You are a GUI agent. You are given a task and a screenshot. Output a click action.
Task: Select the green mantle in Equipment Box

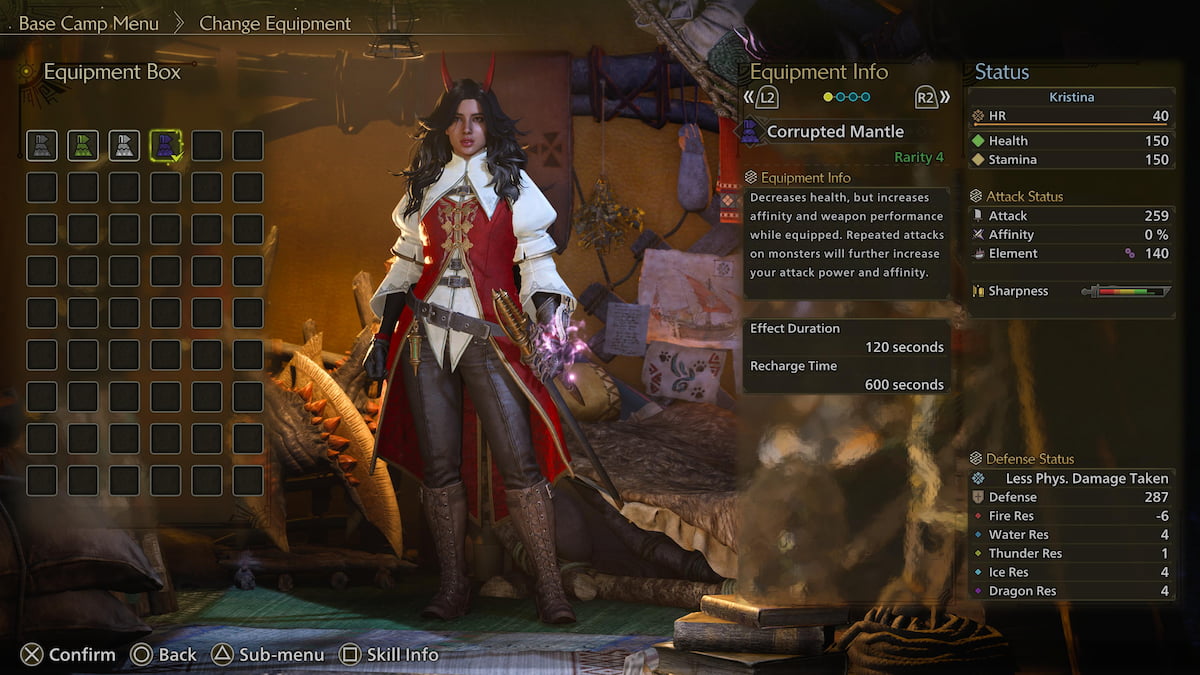83,146
